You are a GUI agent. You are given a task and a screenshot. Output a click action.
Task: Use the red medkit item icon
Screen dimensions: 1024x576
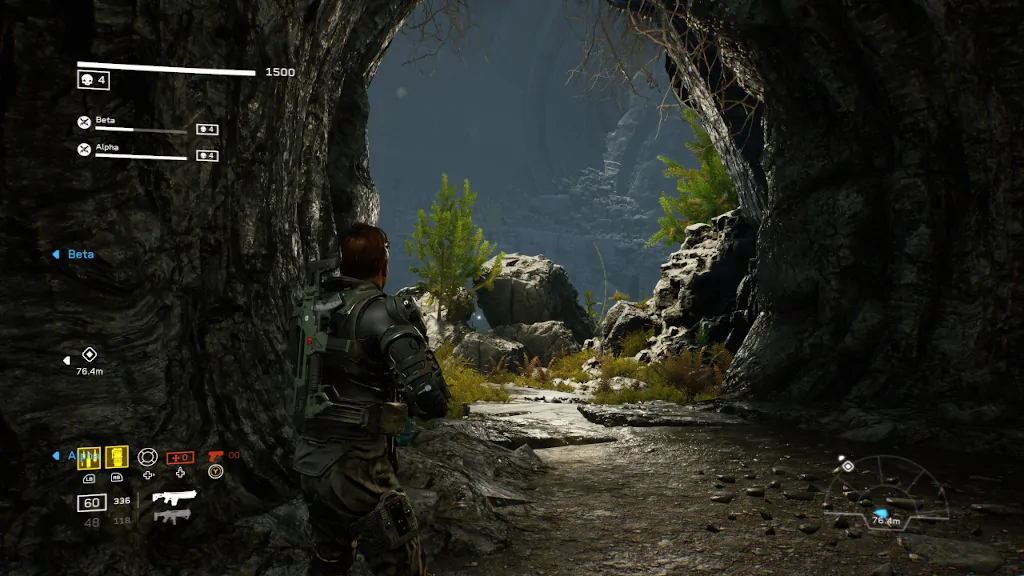tap(180, 457)
